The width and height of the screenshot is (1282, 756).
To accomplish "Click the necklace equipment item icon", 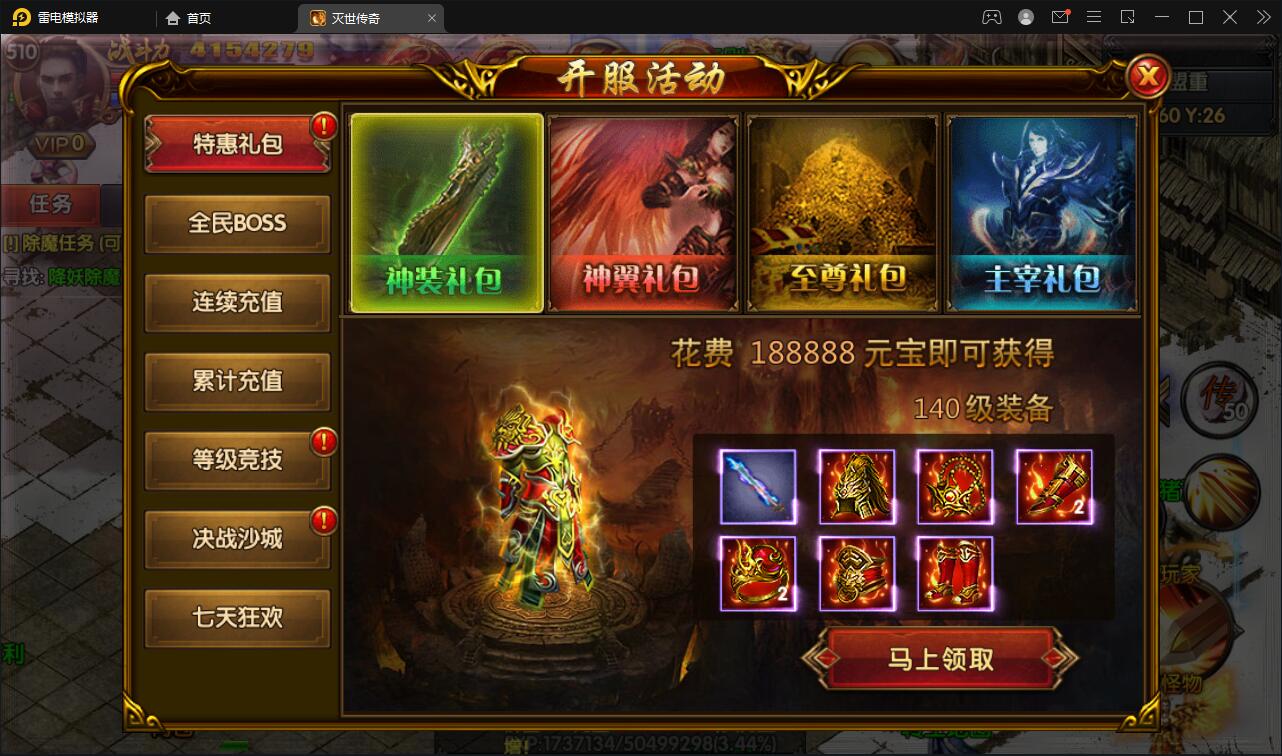I will pos(955,488).
